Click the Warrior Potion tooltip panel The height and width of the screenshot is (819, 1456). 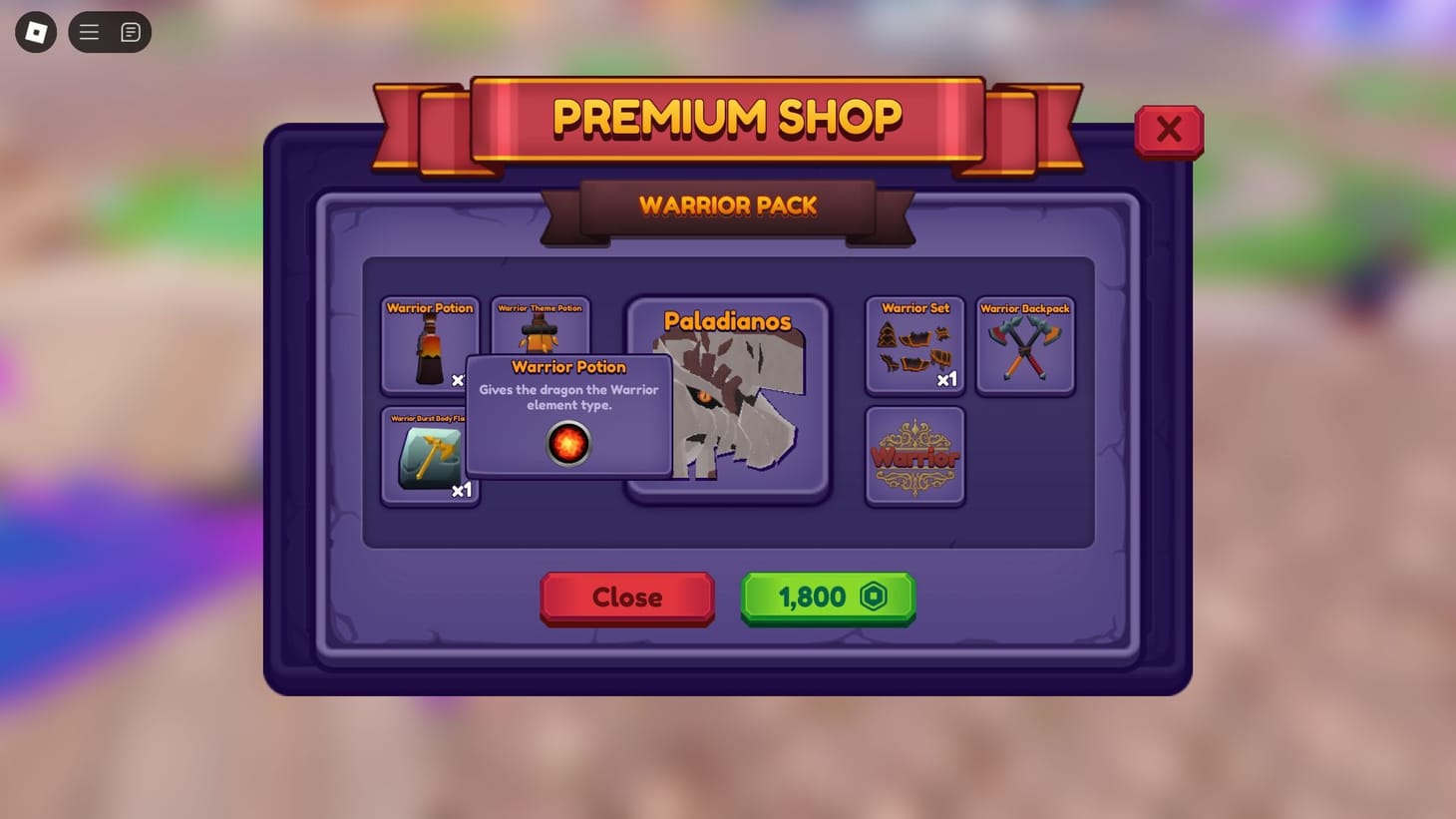coord(568,397)
